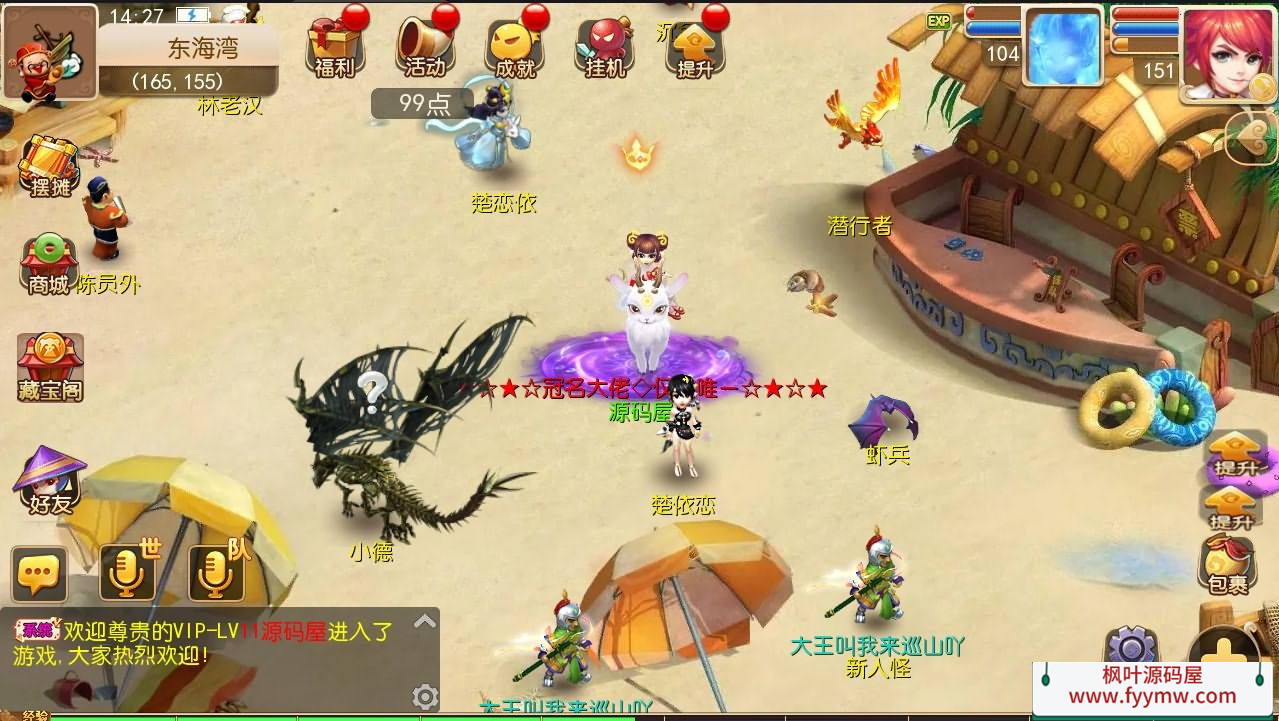Show the 成就 achievements panel
The height and width of the screenshot is (721, 1279).
514,47
